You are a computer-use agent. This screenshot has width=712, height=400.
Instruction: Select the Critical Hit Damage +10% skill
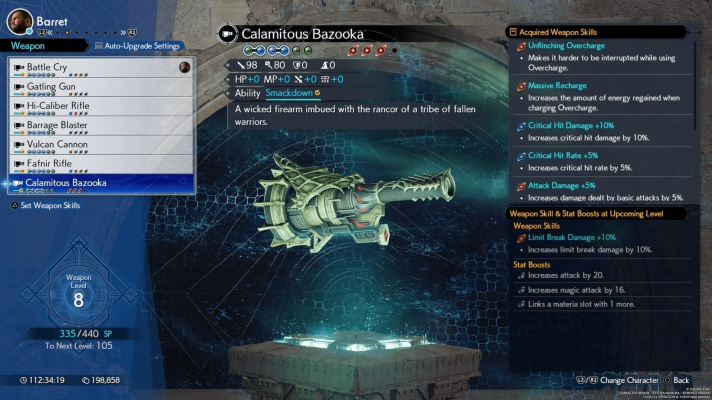(x=572, y=126)
